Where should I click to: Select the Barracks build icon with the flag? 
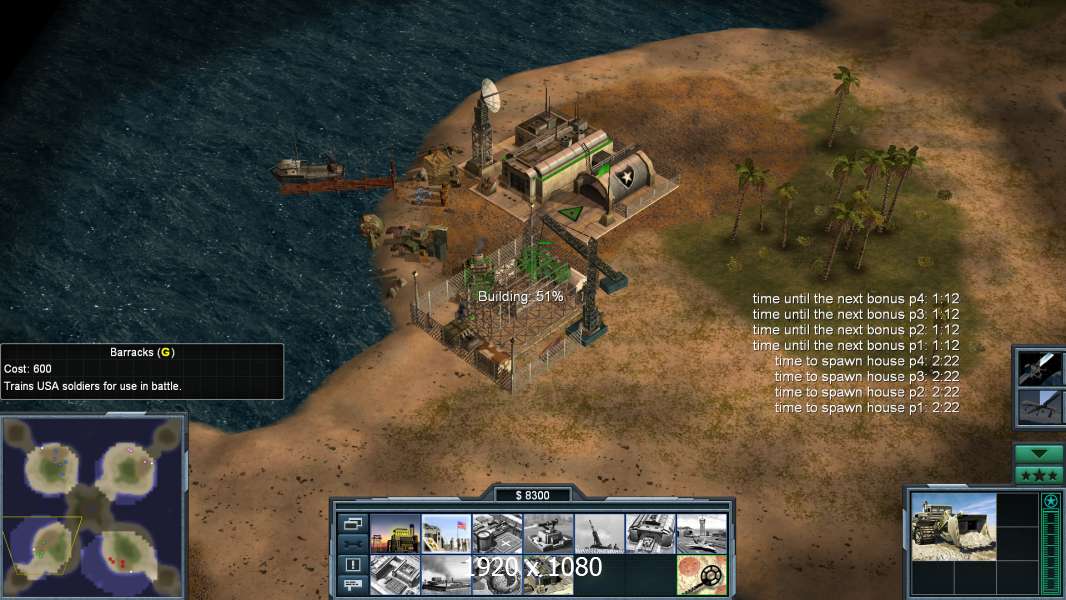click(446, 533)
